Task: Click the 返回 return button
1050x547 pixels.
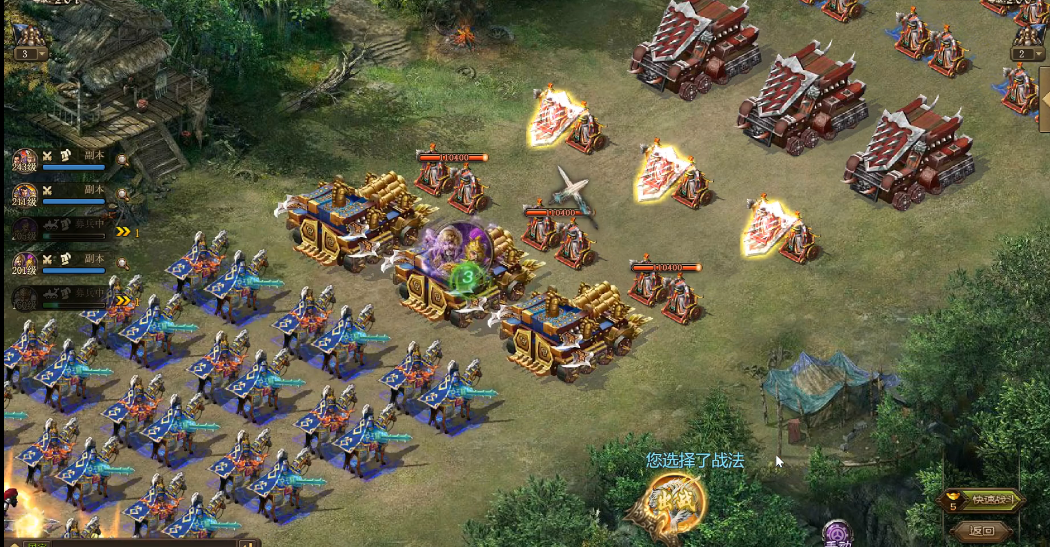Action: point(982,530)
